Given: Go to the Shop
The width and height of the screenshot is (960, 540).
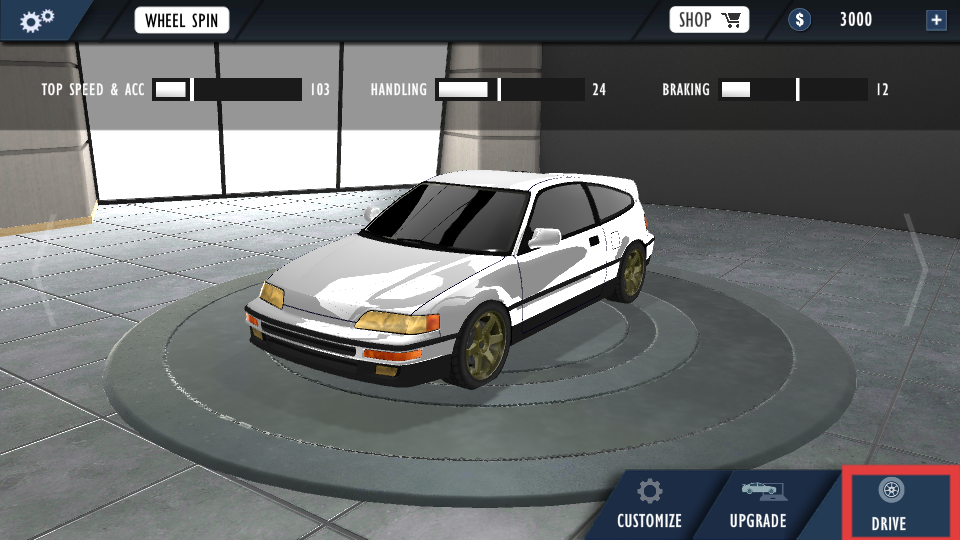Looking at the screenshot, I should pos(709,20).
